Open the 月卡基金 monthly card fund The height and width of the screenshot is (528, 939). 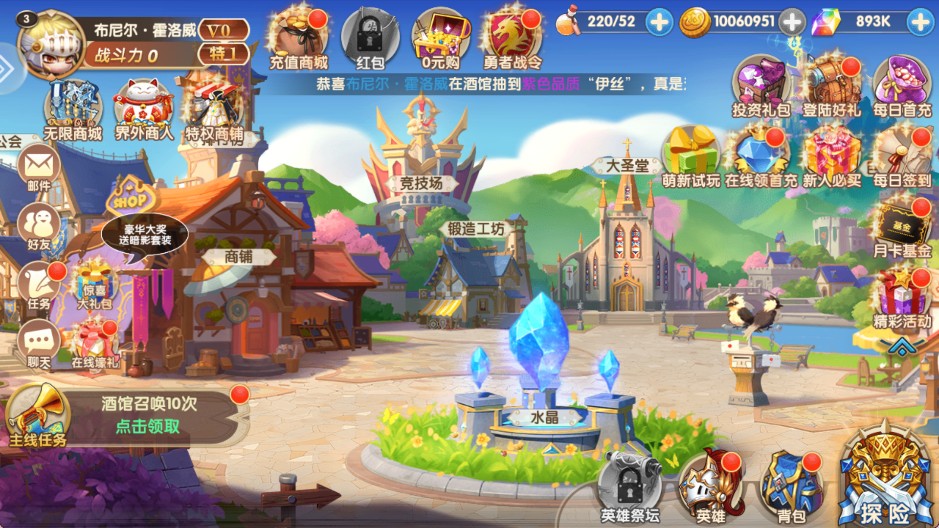[x=903, y=226]
